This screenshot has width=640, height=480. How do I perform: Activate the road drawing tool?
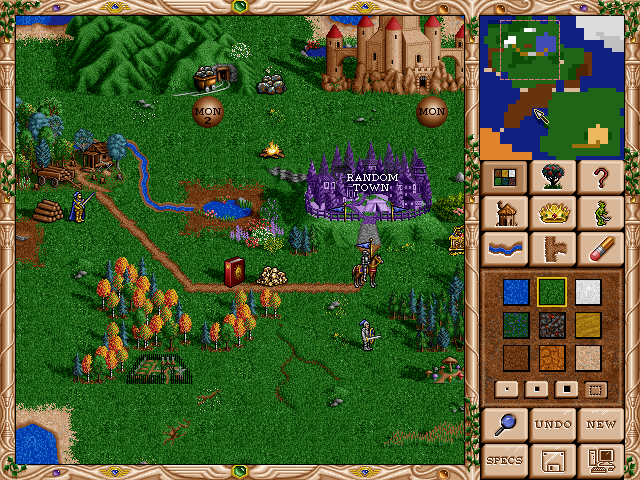pyautogui.click(x=552, y=248)
